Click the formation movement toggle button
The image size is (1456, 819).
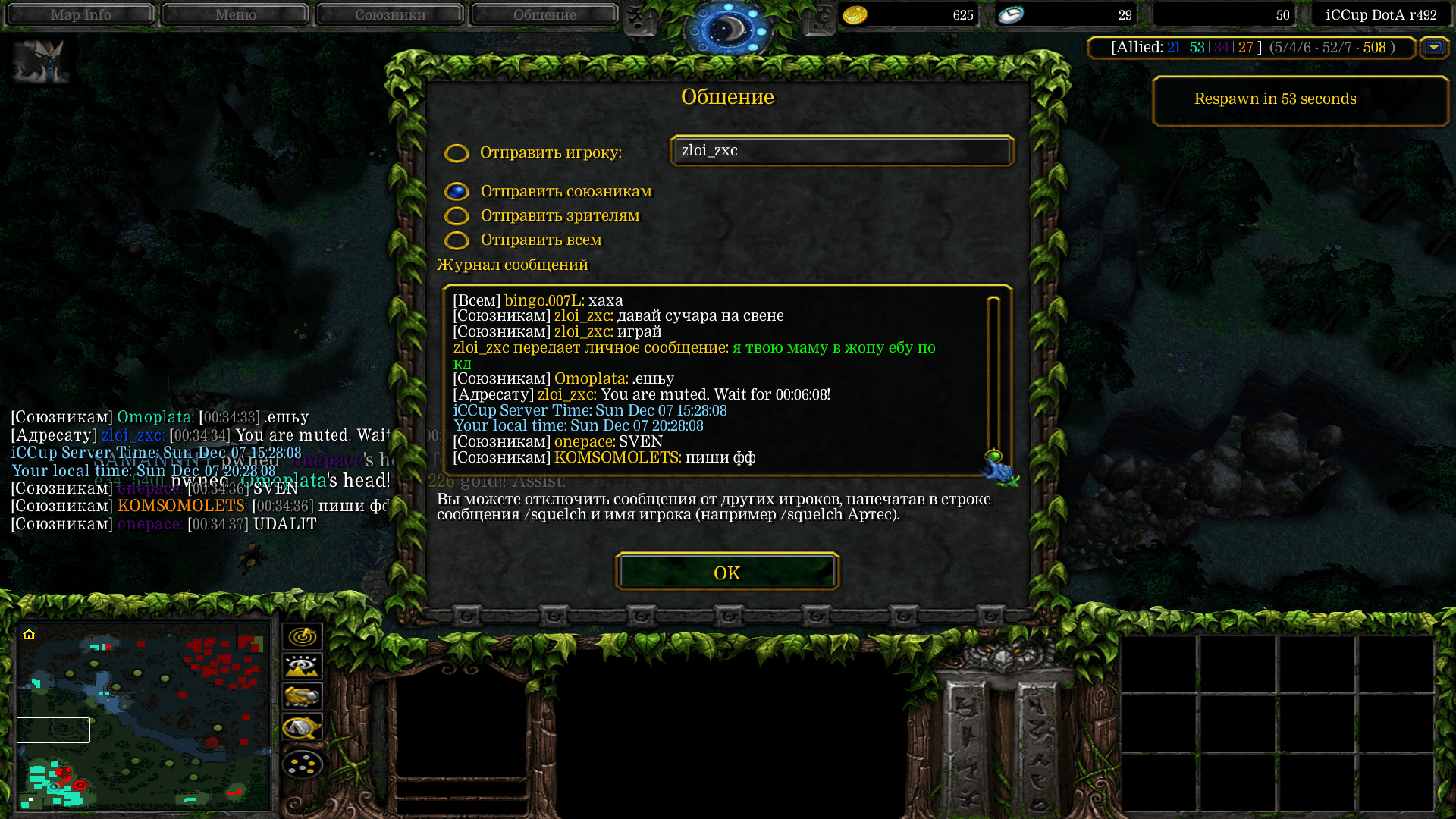[x=302, y=764]
